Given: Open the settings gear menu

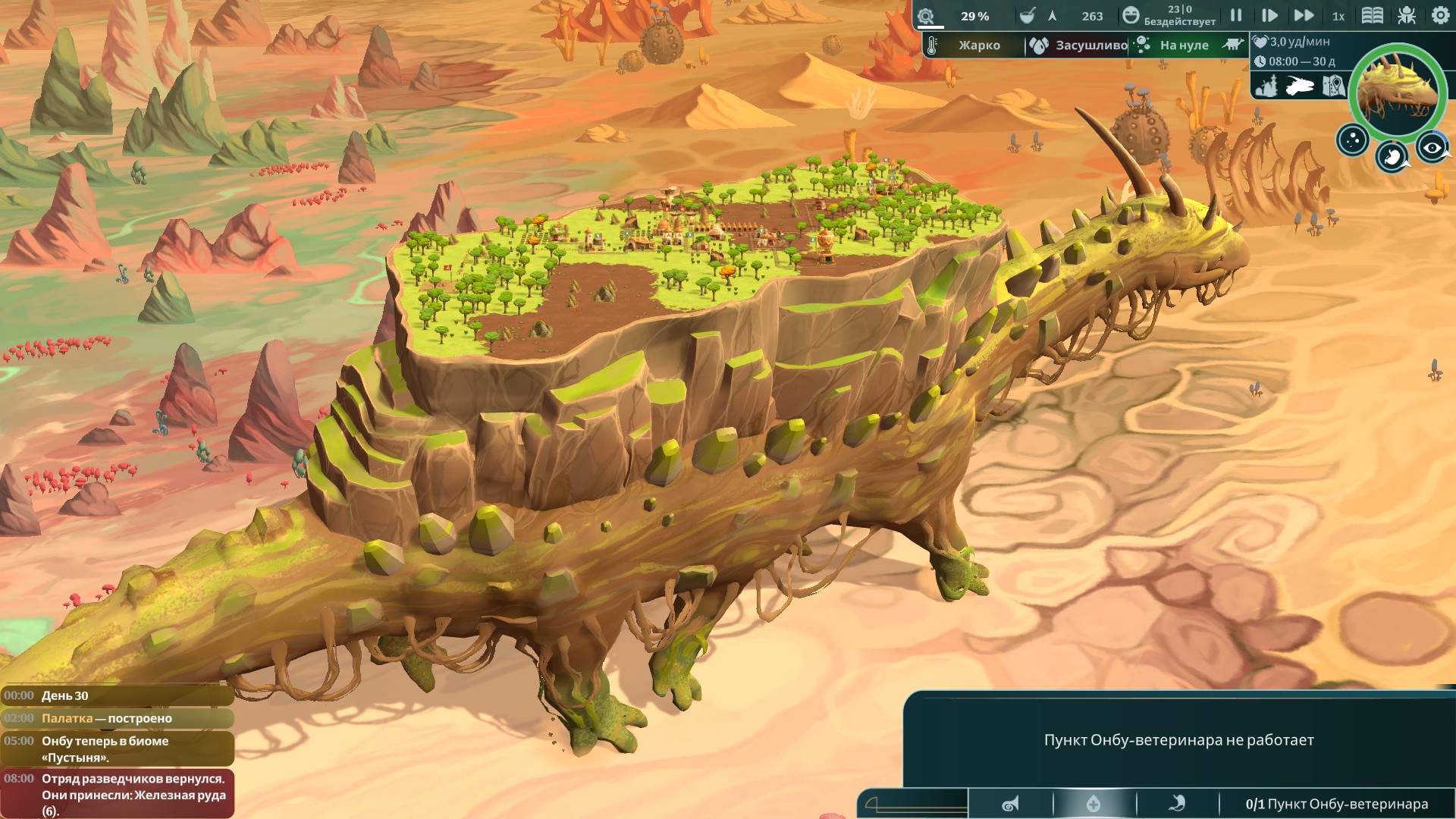Looking at the screenshot, I should pos(1440,16).
